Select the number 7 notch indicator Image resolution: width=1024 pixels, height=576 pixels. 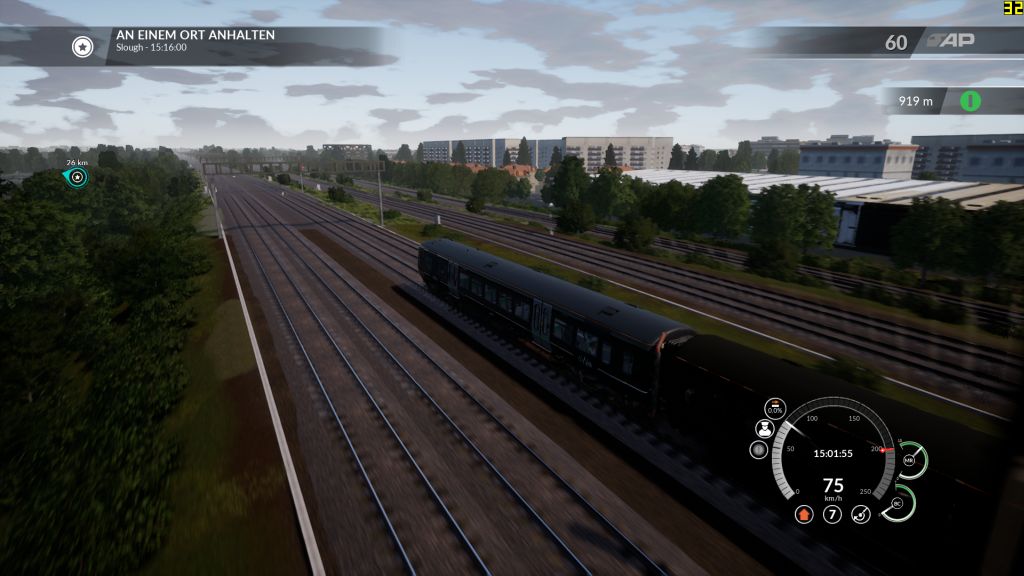832,515
